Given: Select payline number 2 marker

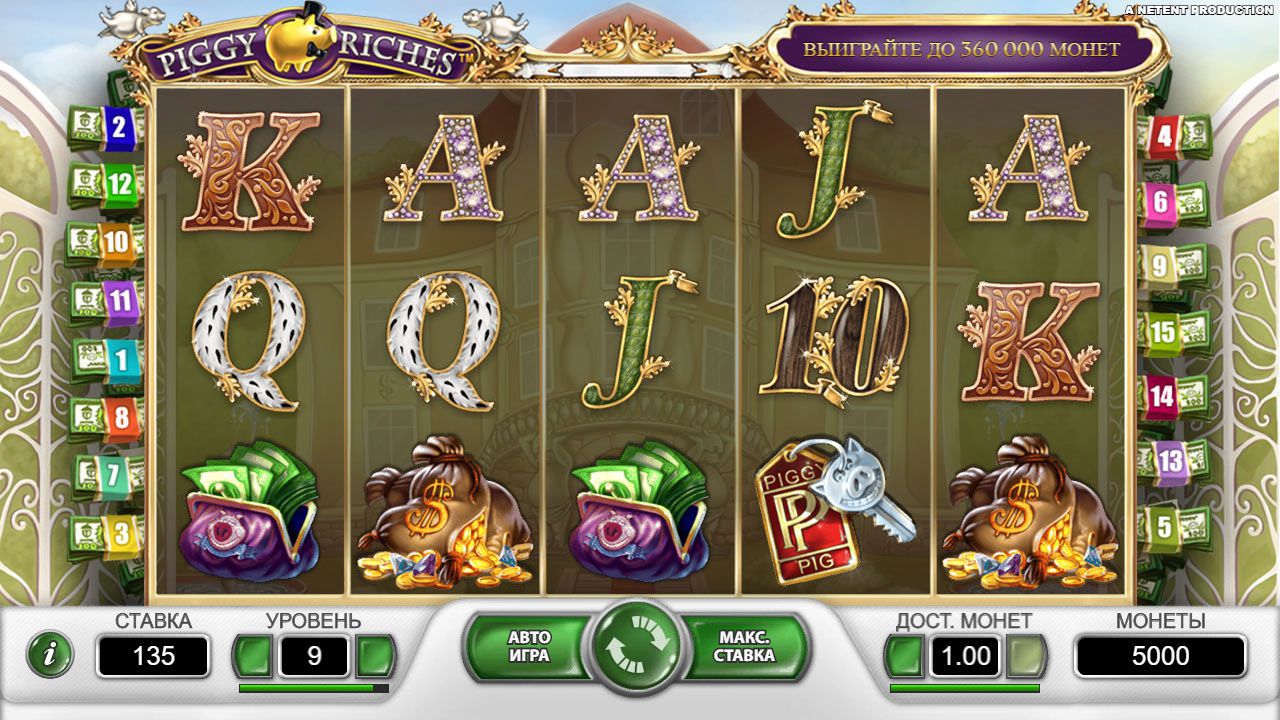Looking at the screenshot, I should tap(118, 127).
